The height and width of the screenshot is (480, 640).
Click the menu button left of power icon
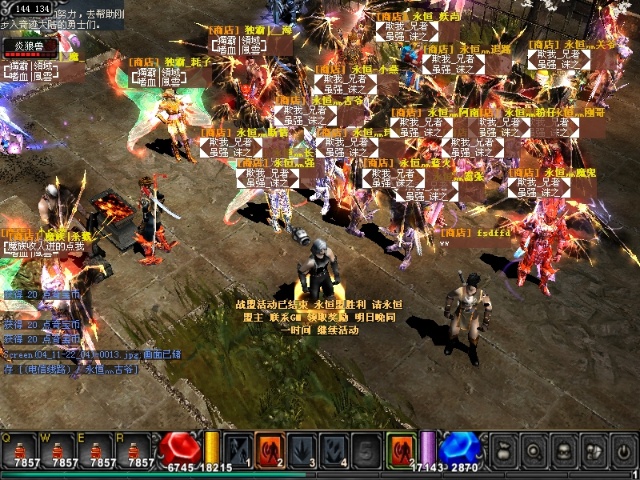click(594, 450)
